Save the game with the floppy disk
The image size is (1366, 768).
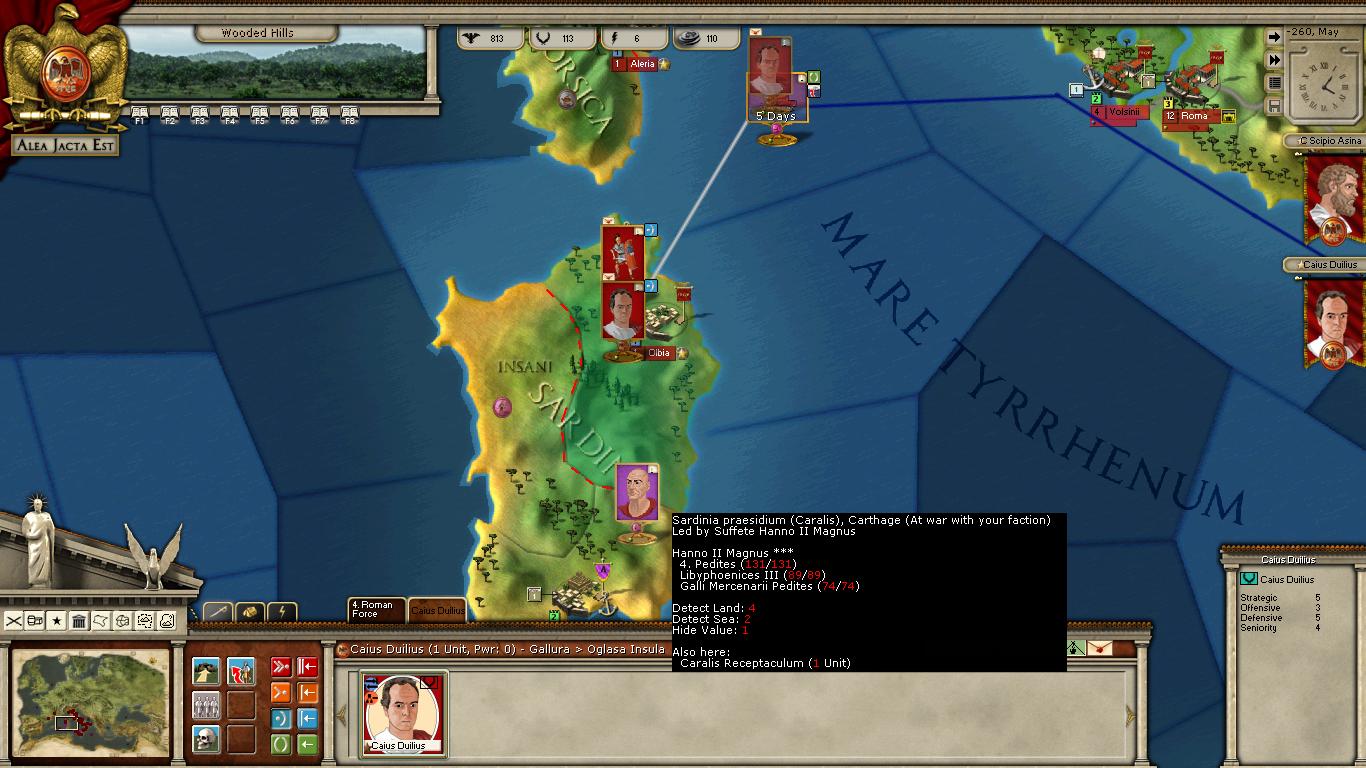[1274, 106]
